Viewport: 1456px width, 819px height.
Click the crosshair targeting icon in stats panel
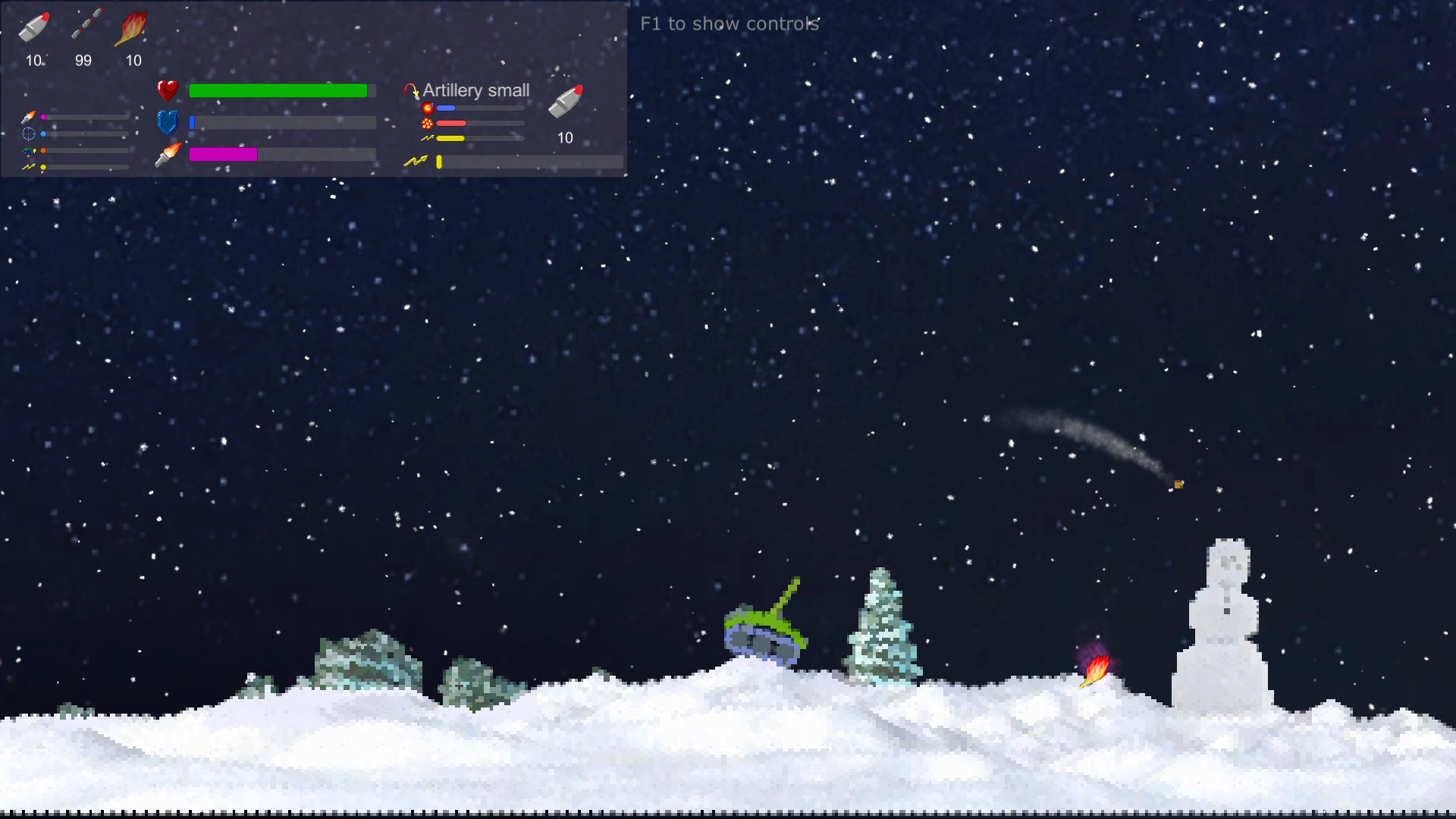coord(27,133)
